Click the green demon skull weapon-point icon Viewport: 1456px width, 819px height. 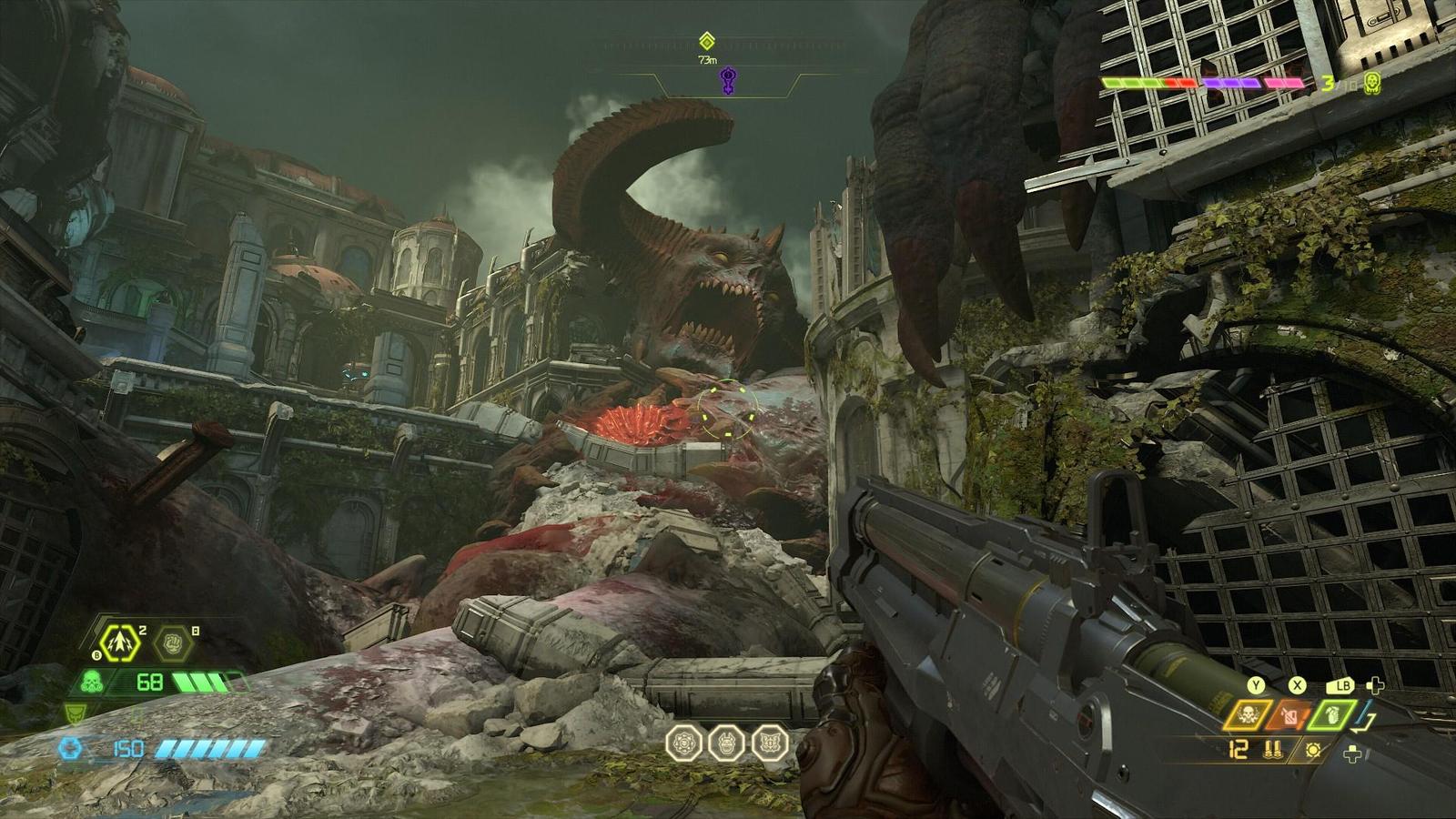coord(1372,84)
